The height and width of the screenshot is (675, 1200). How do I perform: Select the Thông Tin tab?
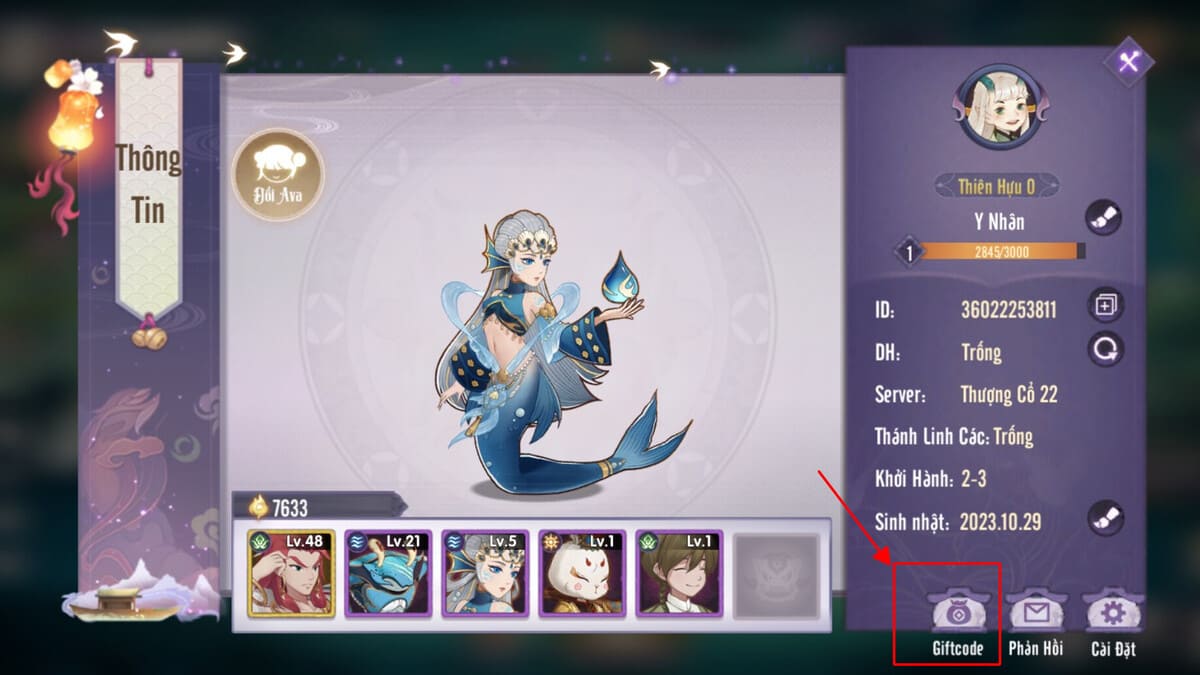(x=148, y=185)
